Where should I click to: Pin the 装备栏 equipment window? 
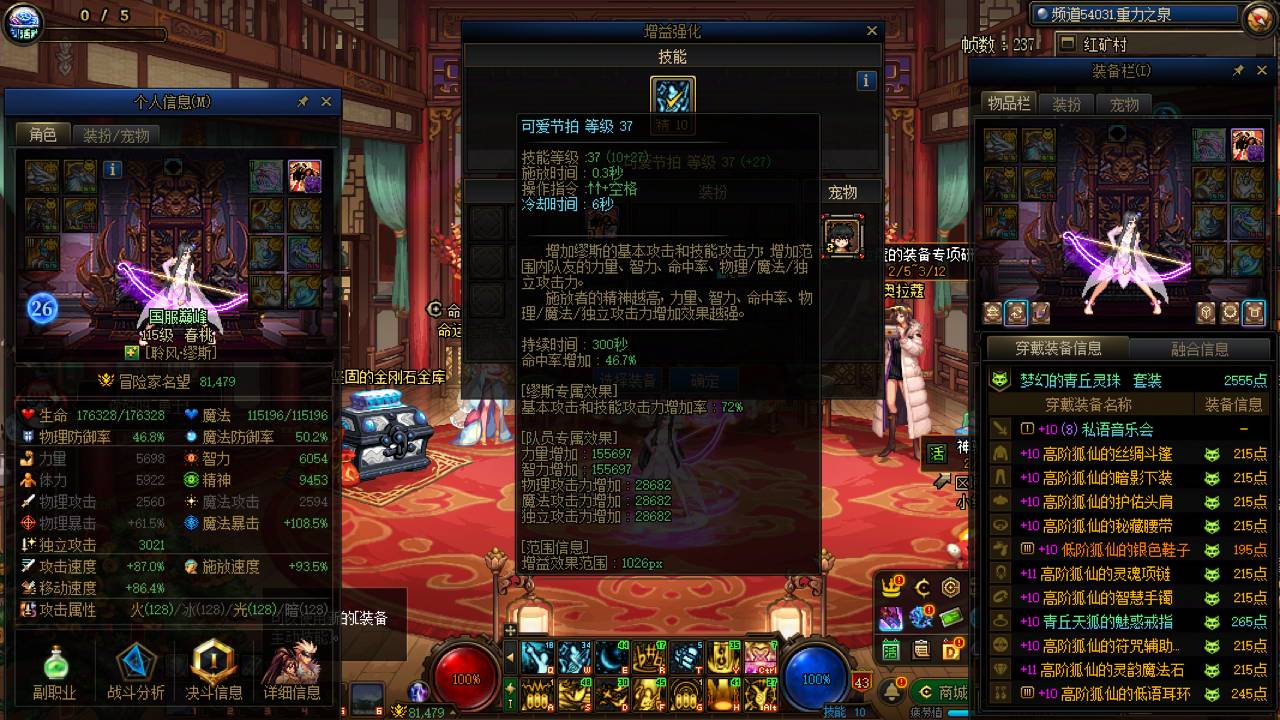coord(1237,70)
